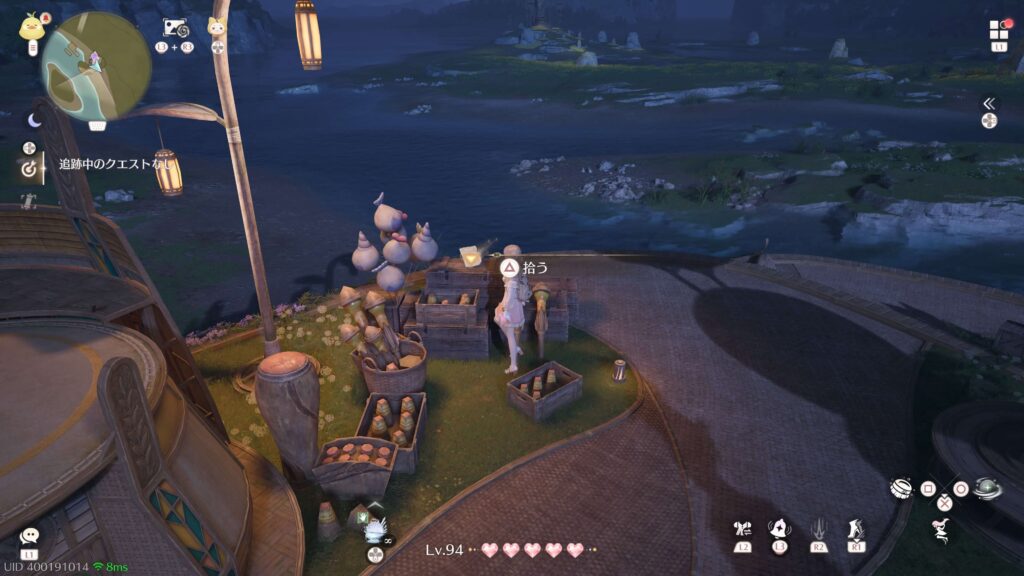Image resolution: width=1024 pixels, height=576 pixels.
Task: Activate the ribbon bow outfit ability
Action: click(x=742, y=529)
